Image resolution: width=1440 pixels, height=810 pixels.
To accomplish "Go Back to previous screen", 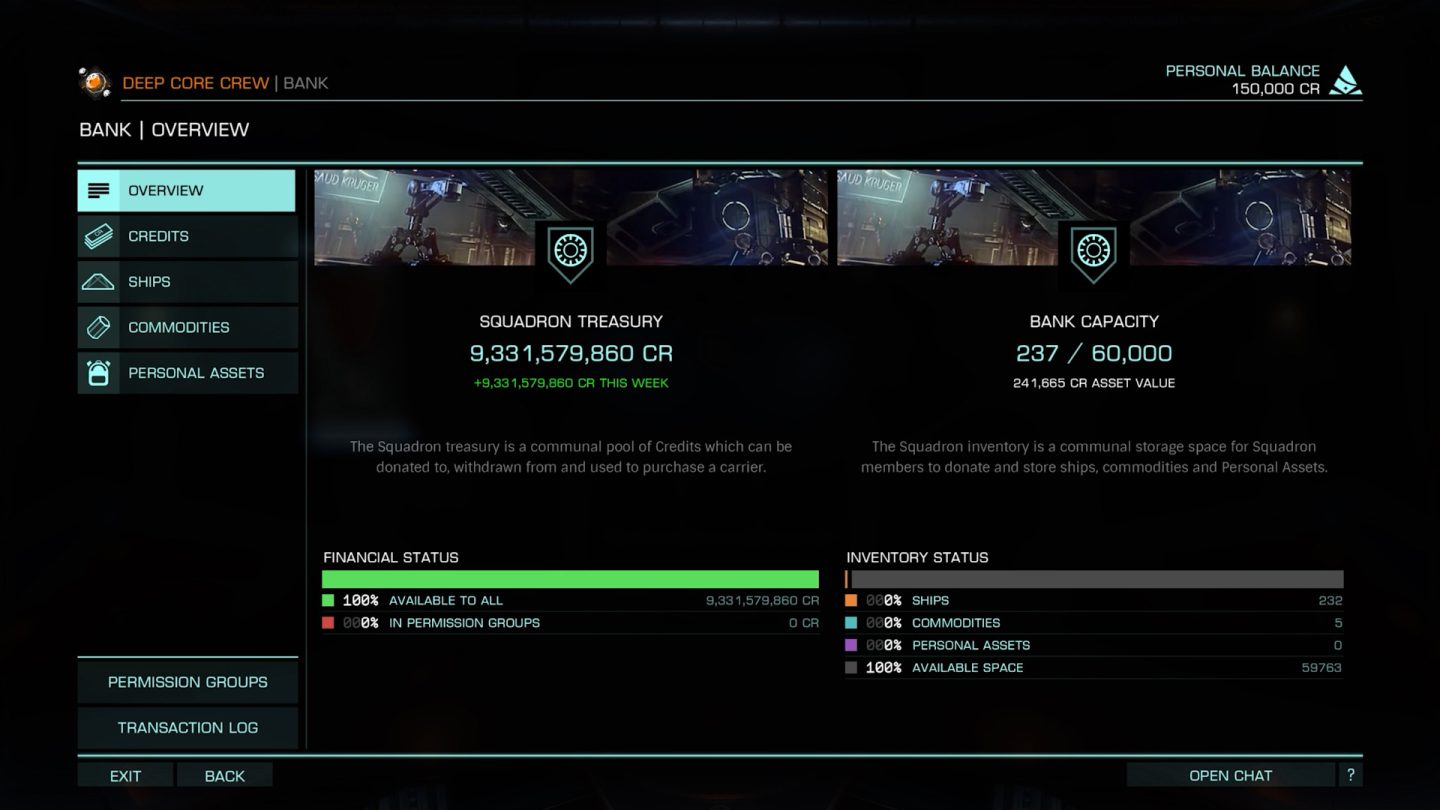I will (x=224, y=776).
